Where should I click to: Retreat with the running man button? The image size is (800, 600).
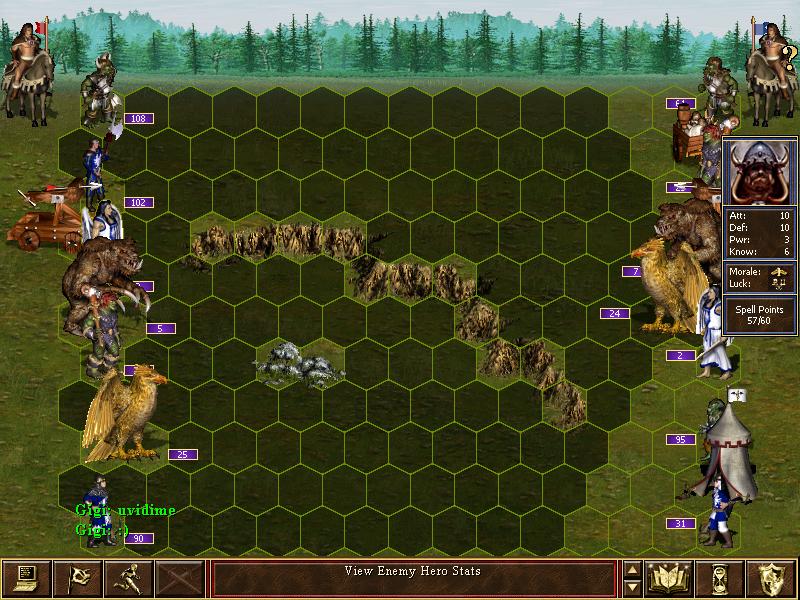(129, 577)
